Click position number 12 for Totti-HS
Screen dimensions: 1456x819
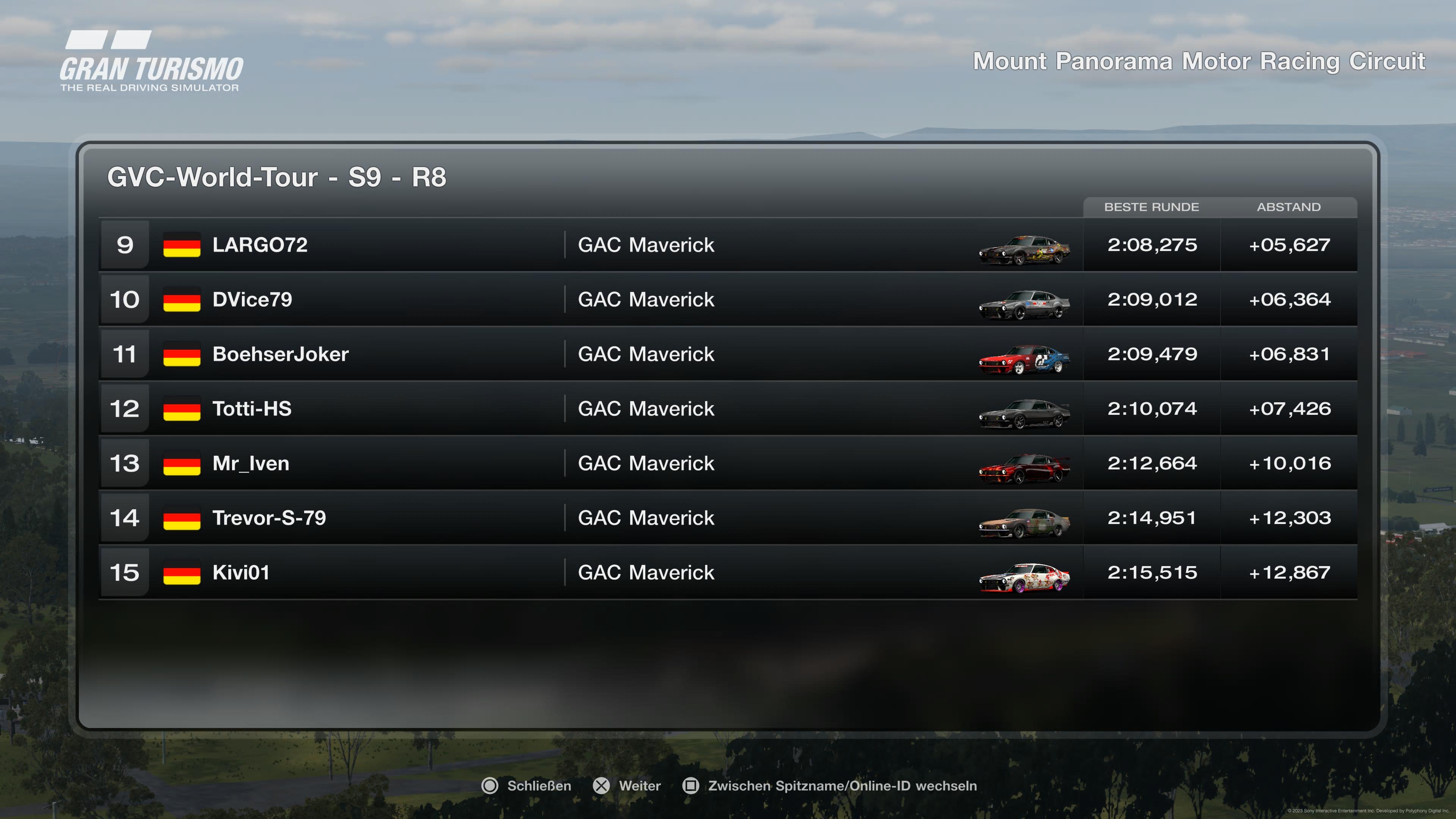tap(126, 409)
